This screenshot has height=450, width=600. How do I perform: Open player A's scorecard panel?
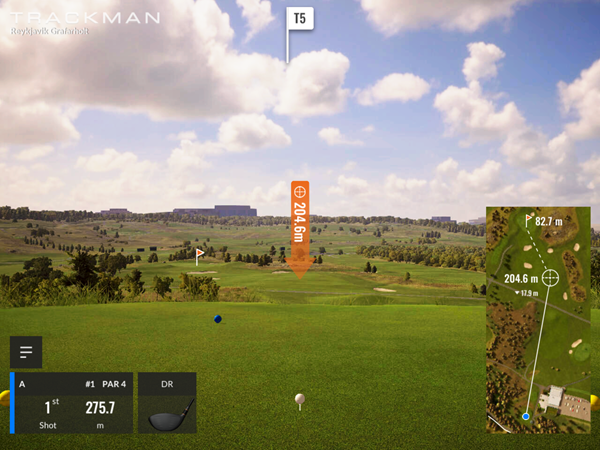72,403
